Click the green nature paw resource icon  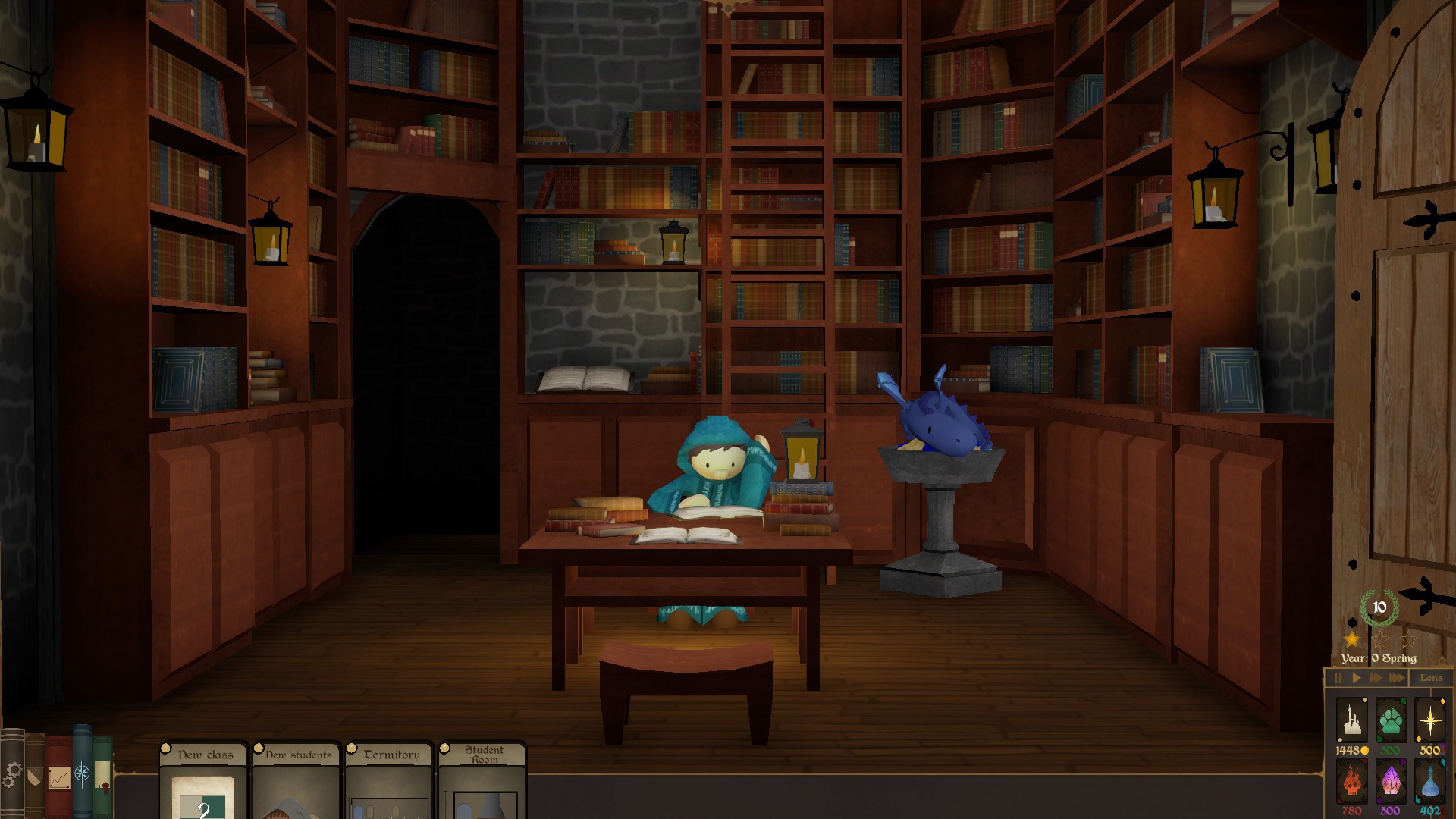pyautogui.click(x=1392, y=721)
